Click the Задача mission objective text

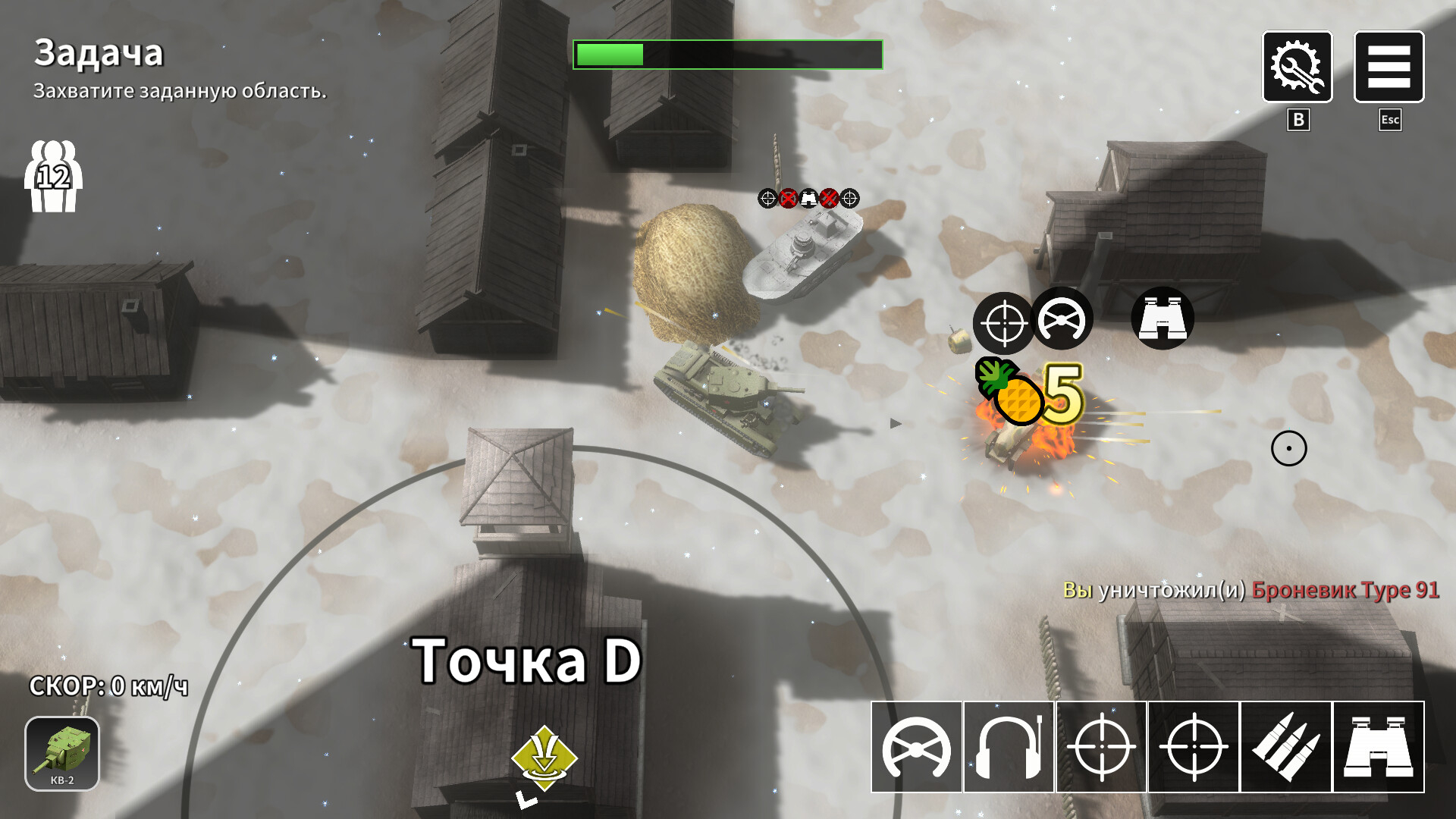101,53
